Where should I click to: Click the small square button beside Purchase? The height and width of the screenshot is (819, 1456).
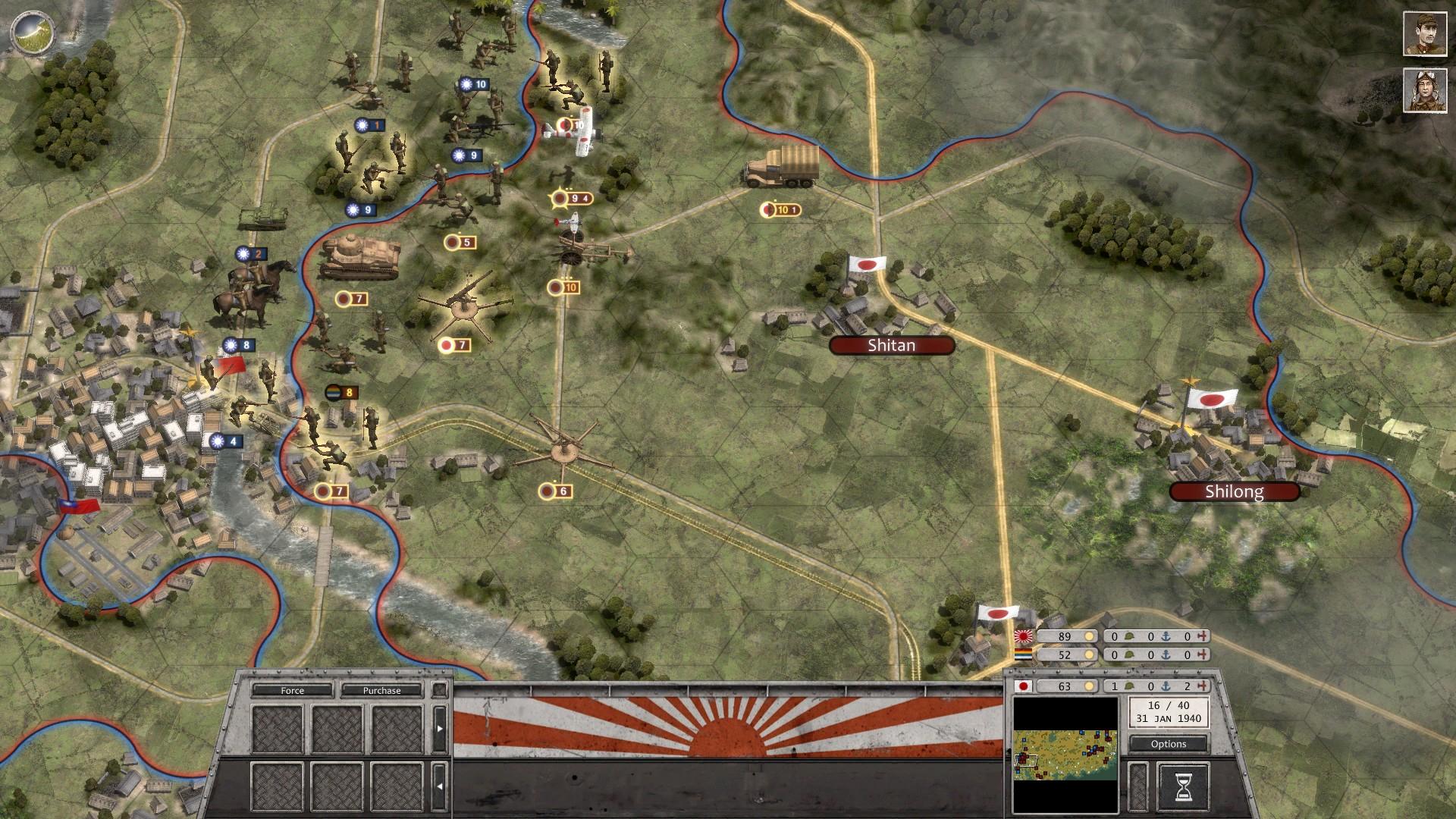click(x=440, y=692)
